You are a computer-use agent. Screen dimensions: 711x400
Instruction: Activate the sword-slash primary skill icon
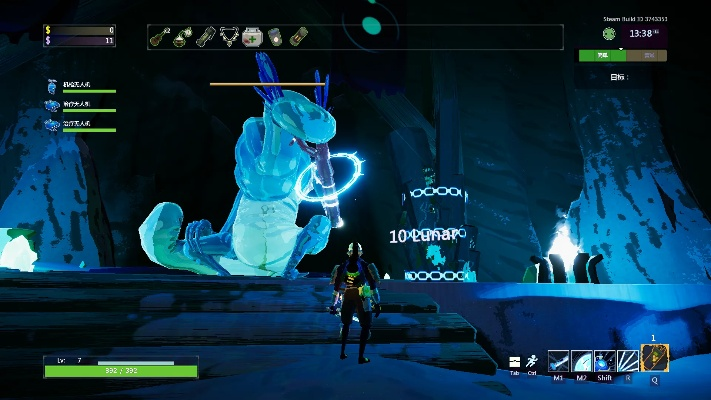(x=559, y=360)
